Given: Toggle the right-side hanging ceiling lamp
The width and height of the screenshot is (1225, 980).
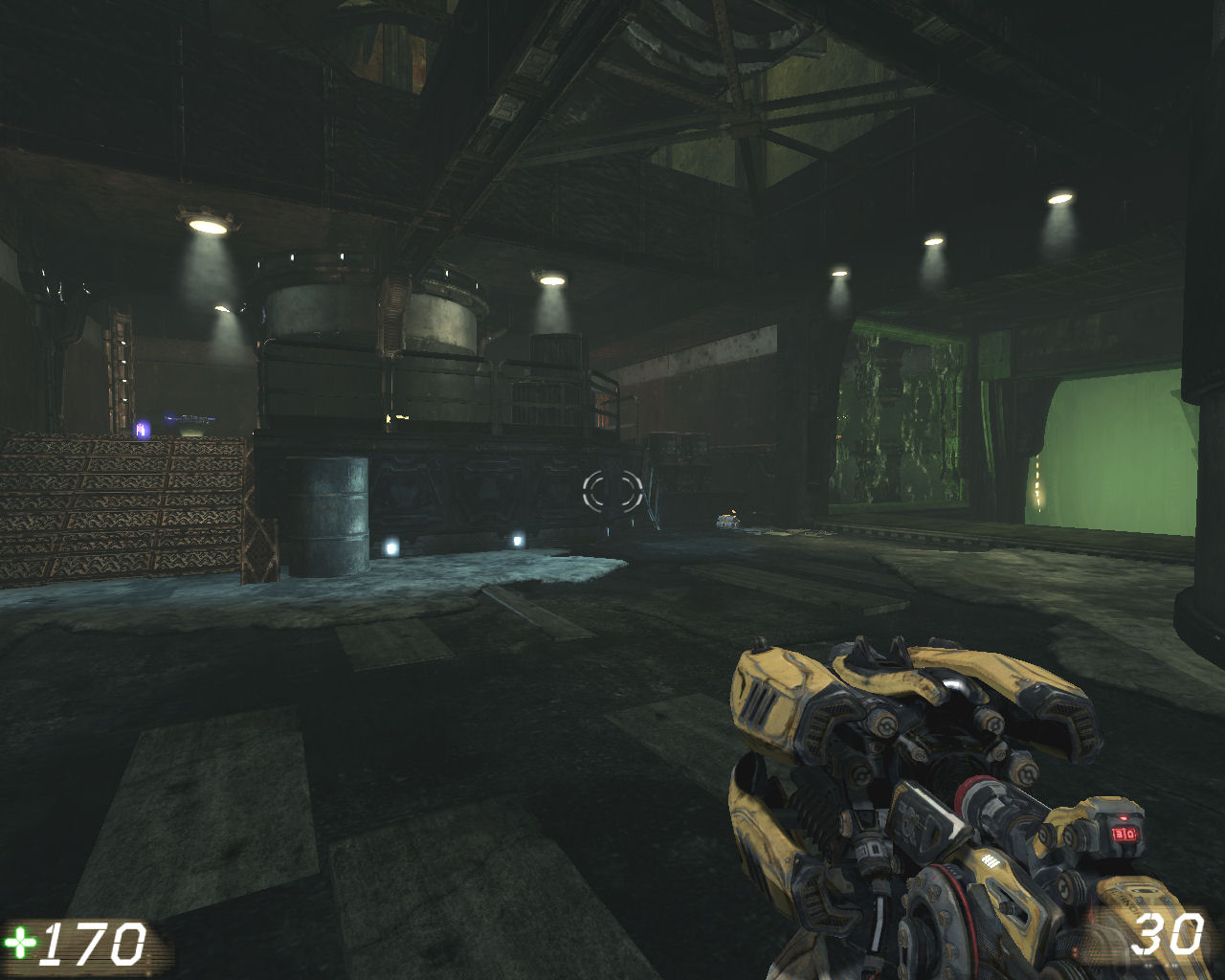Looking at the screenshot, I should pyautogui.click(x=1058, y=198).
